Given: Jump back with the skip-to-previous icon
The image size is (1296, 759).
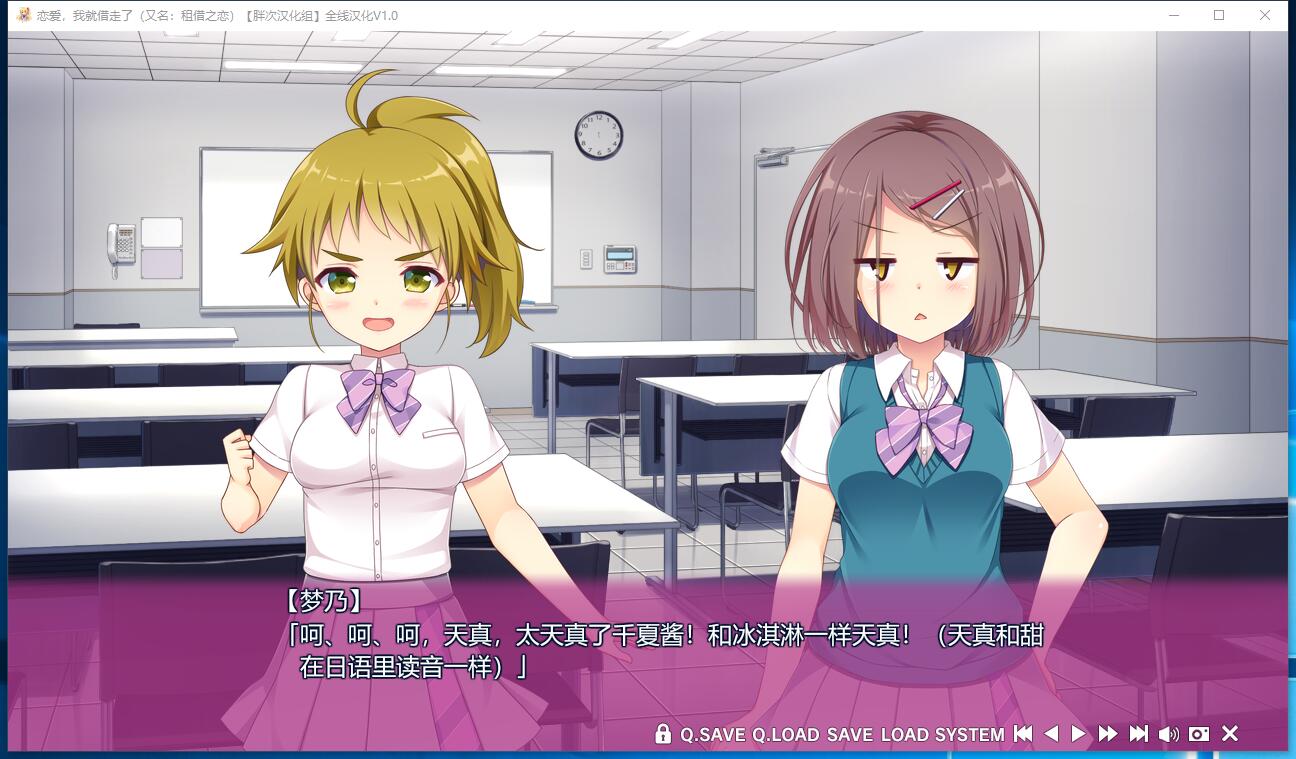Looking at the screenshot, I should 1022,734.
